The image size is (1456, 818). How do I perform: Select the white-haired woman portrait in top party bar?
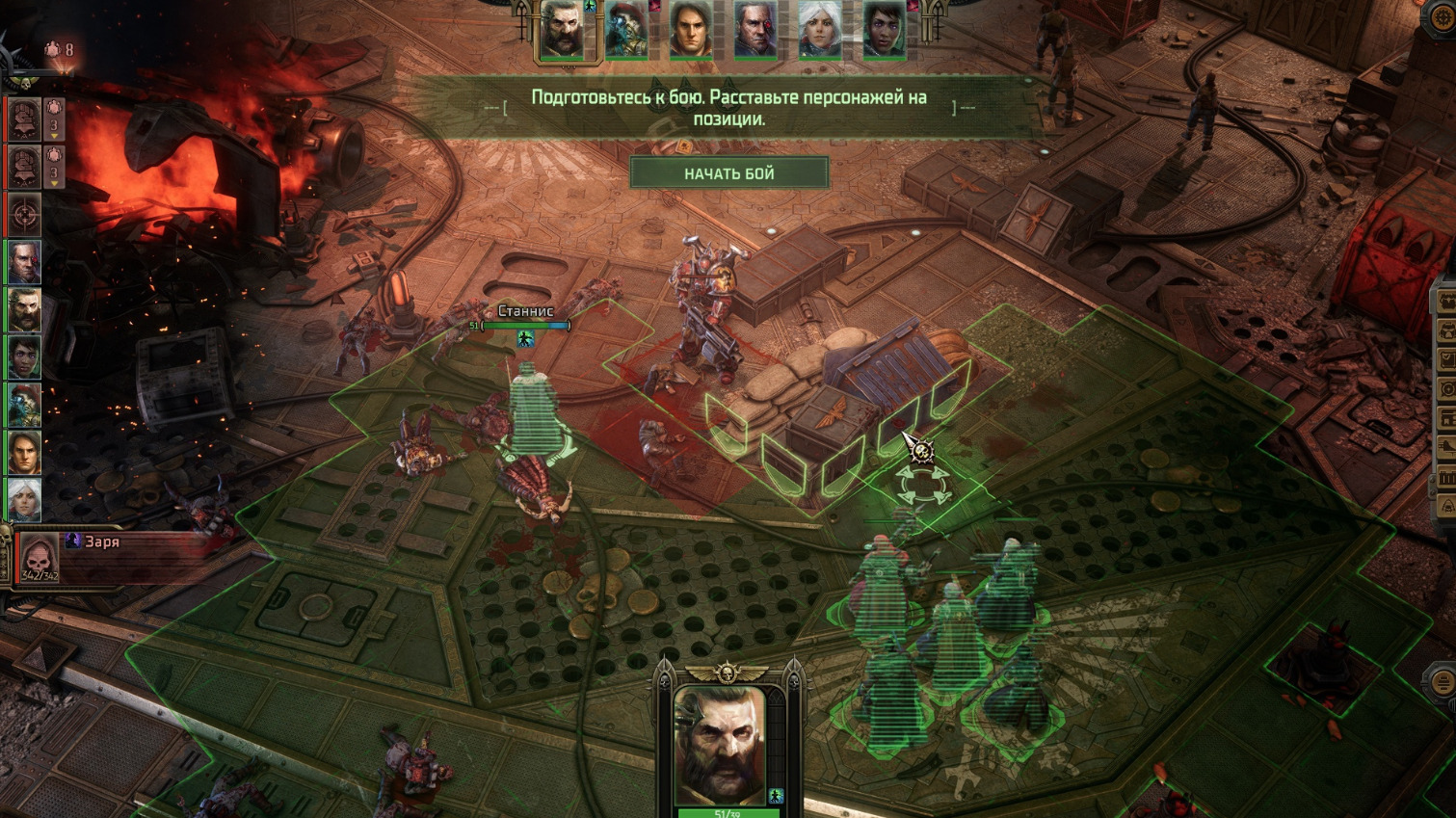coord(820,29)
